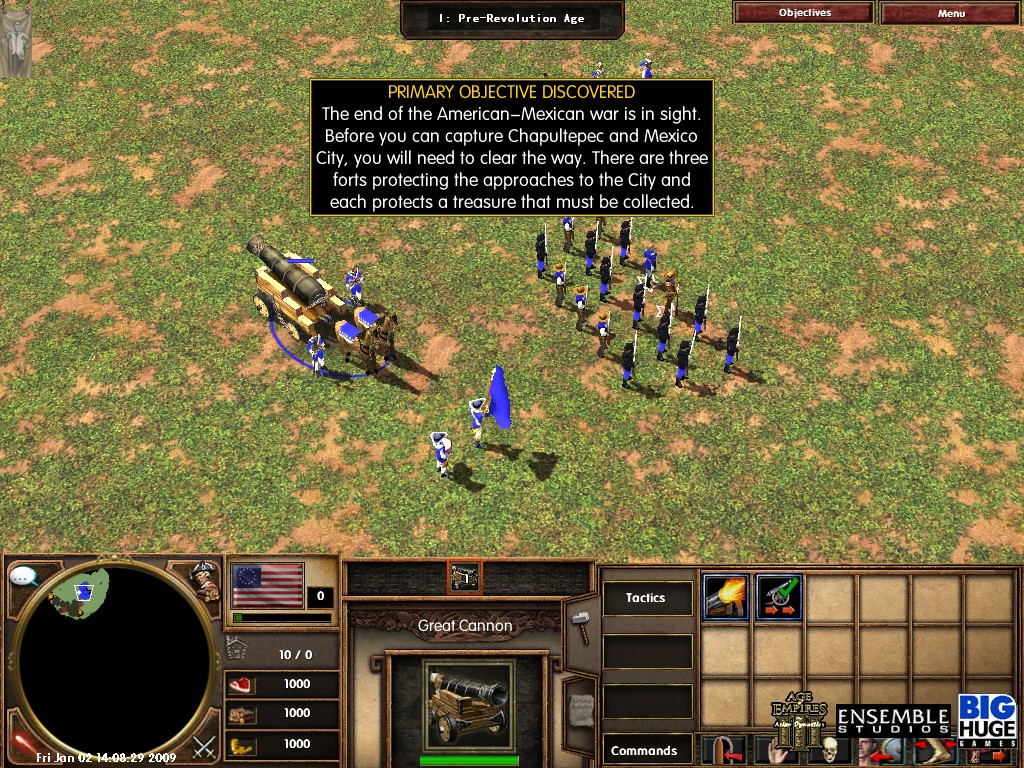Select the control group 1 banner icon

pyautogui.click(x=465, y=576)
